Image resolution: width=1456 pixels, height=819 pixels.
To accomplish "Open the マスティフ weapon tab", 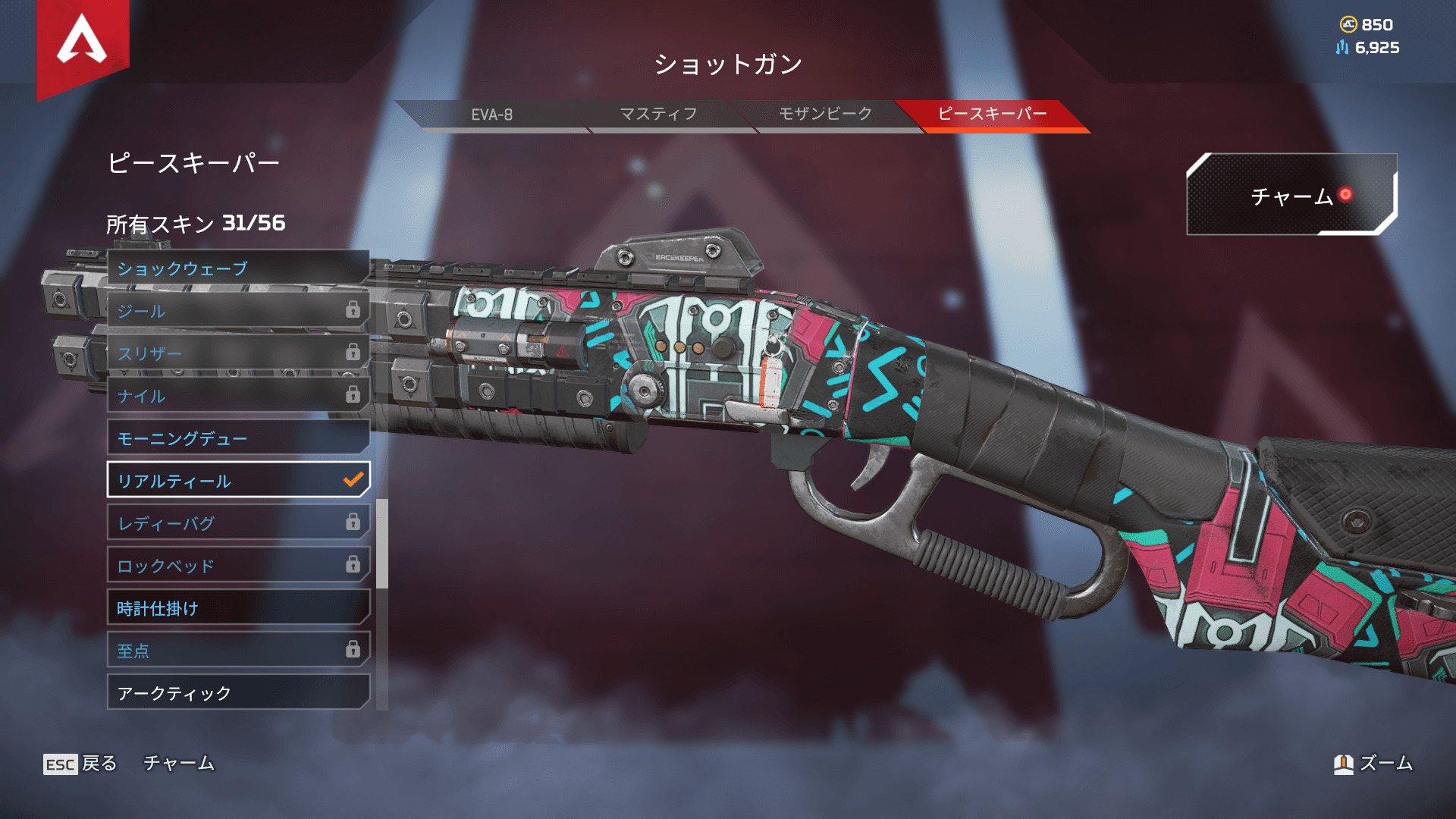I will [x=658, y=115].
